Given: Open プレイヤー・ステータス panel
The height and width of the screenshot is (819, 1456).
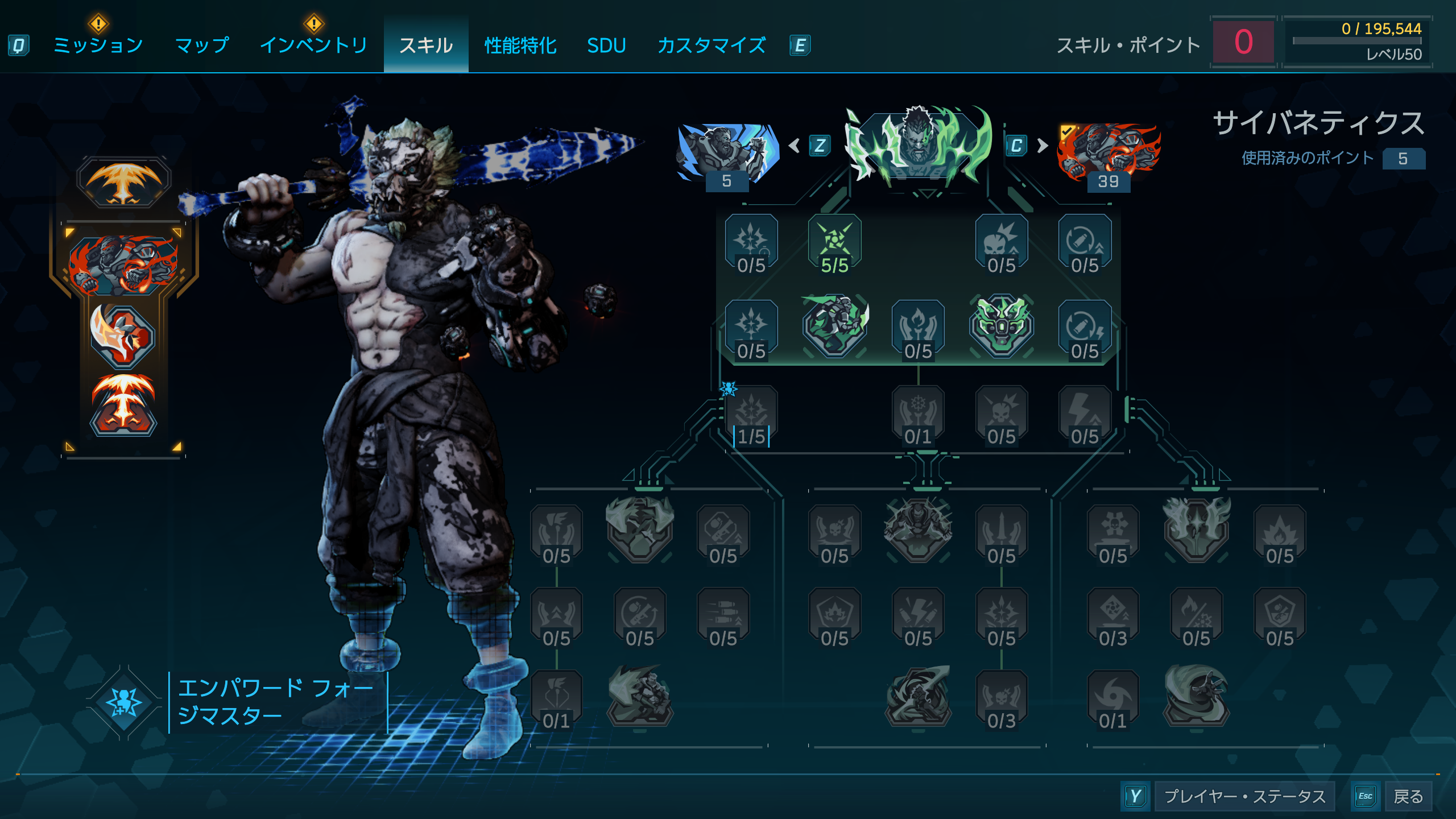Looking at the screenshot, I should coord(1244,796).
